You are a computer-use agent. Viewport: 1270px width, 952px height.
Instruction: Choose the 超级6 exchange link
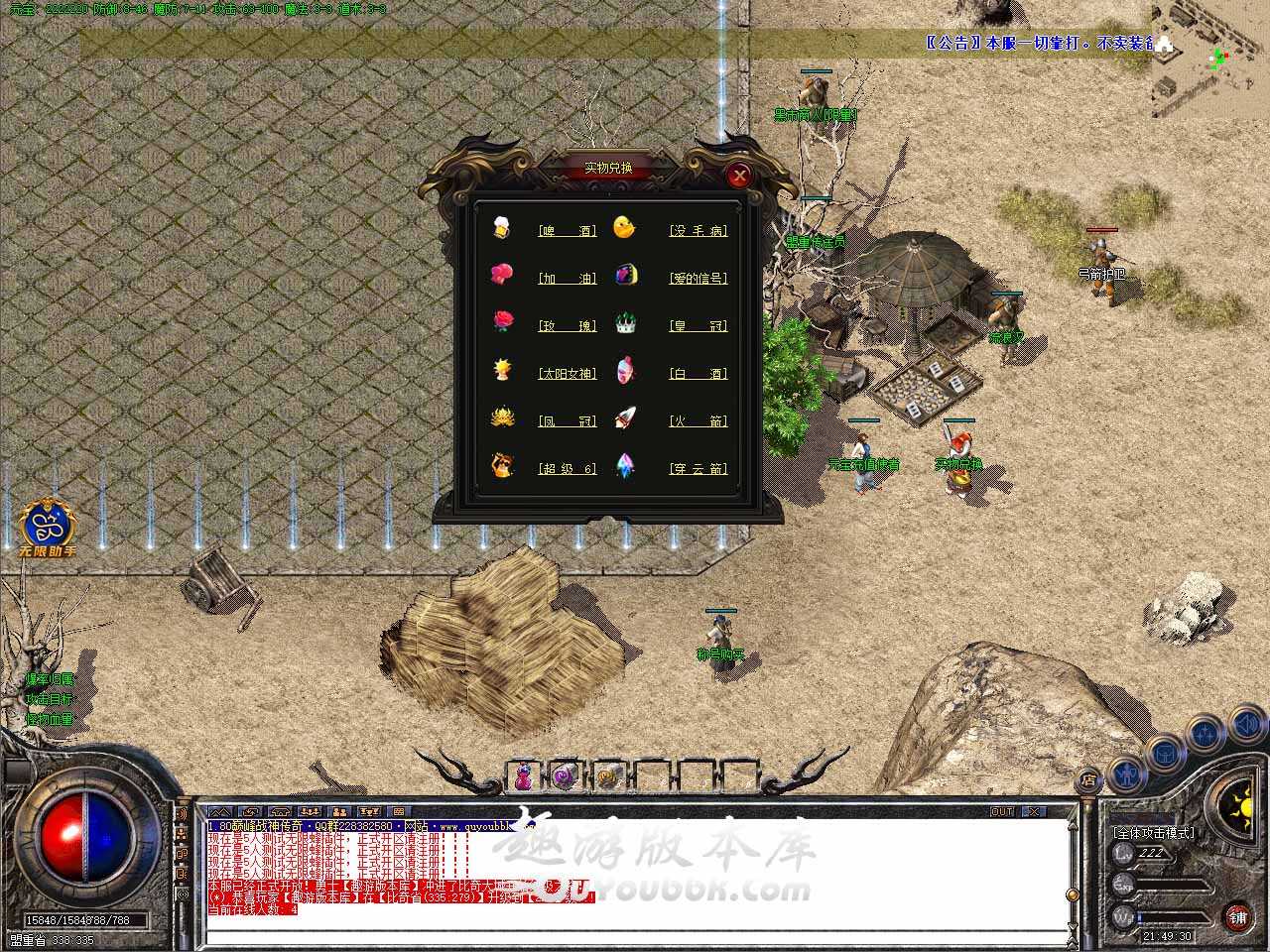[568, 468]
